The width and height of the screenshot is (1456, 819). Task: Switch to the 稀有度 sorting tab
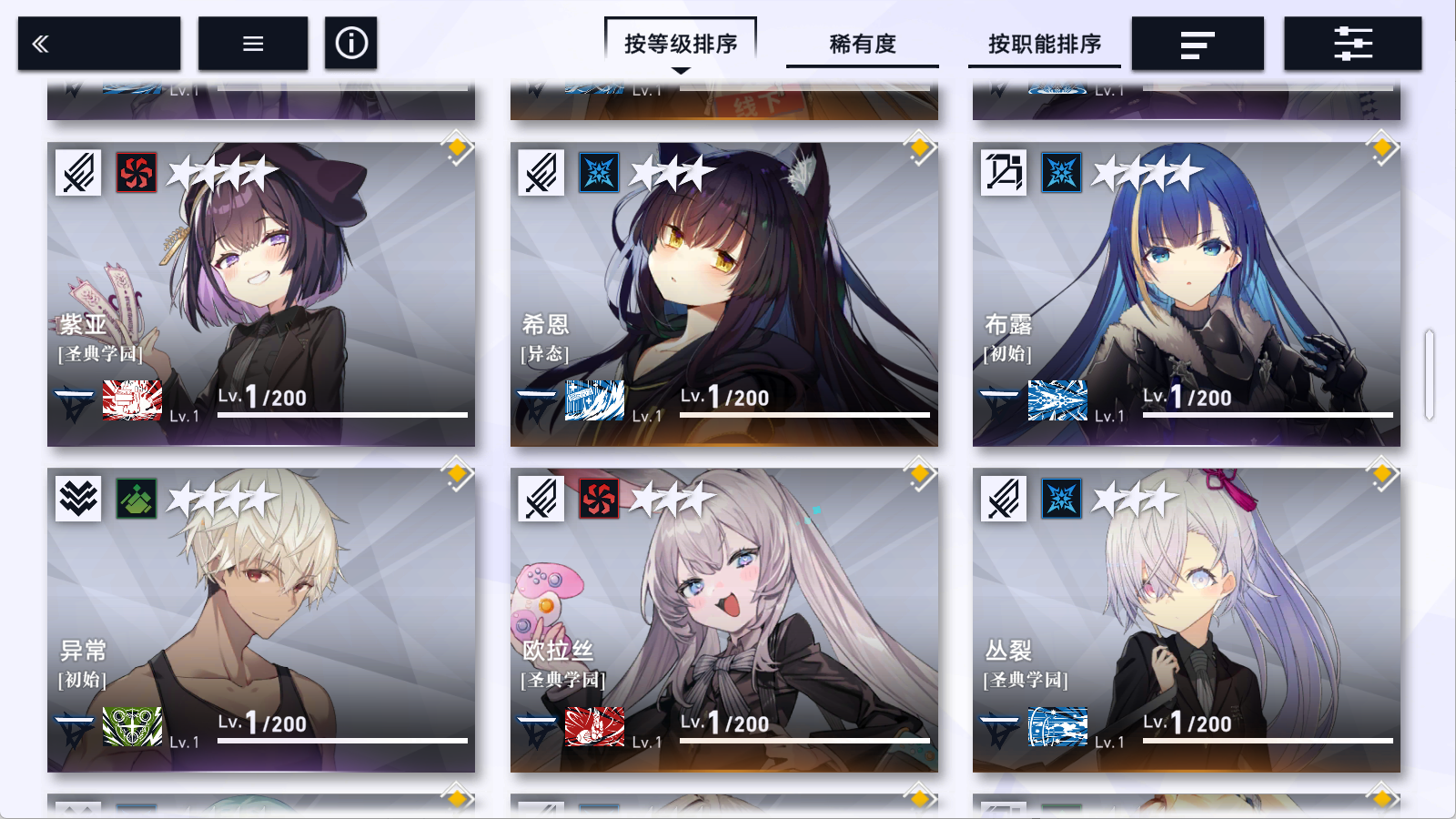coord(861,44)
